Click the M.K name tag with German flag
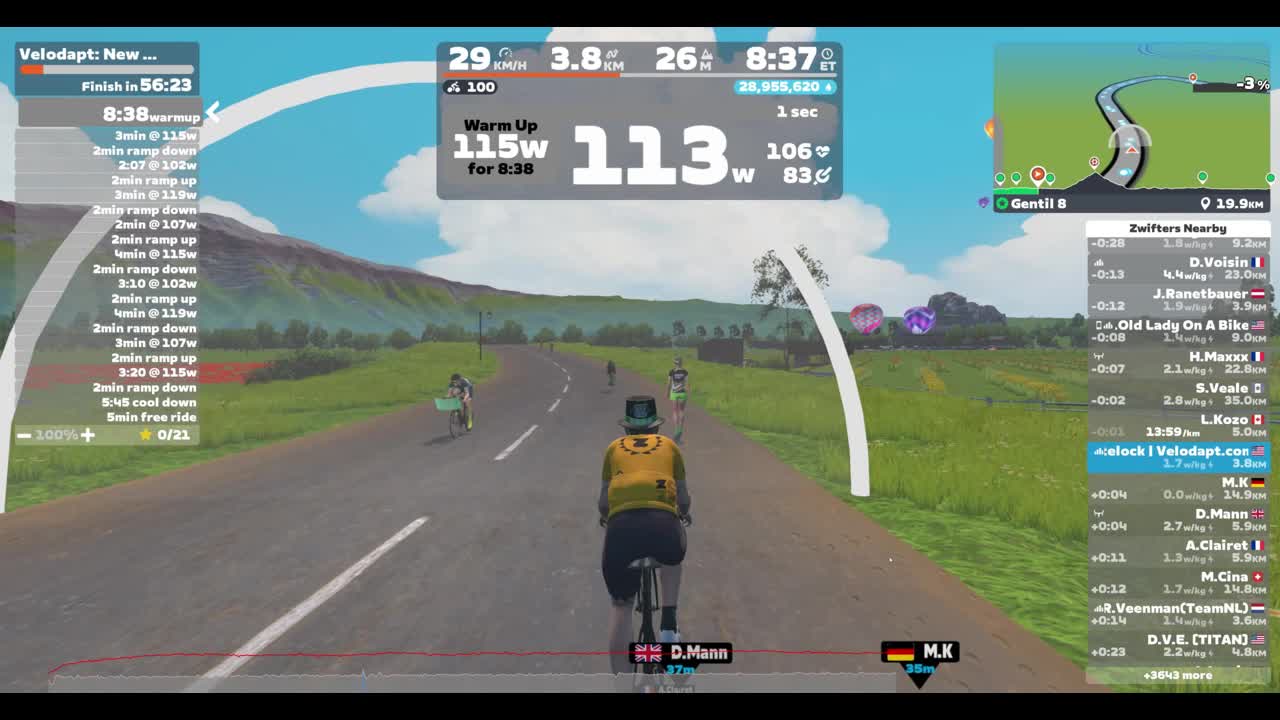Image resolution: width=1280 pixels, height=720 pixels. [920, 653]
